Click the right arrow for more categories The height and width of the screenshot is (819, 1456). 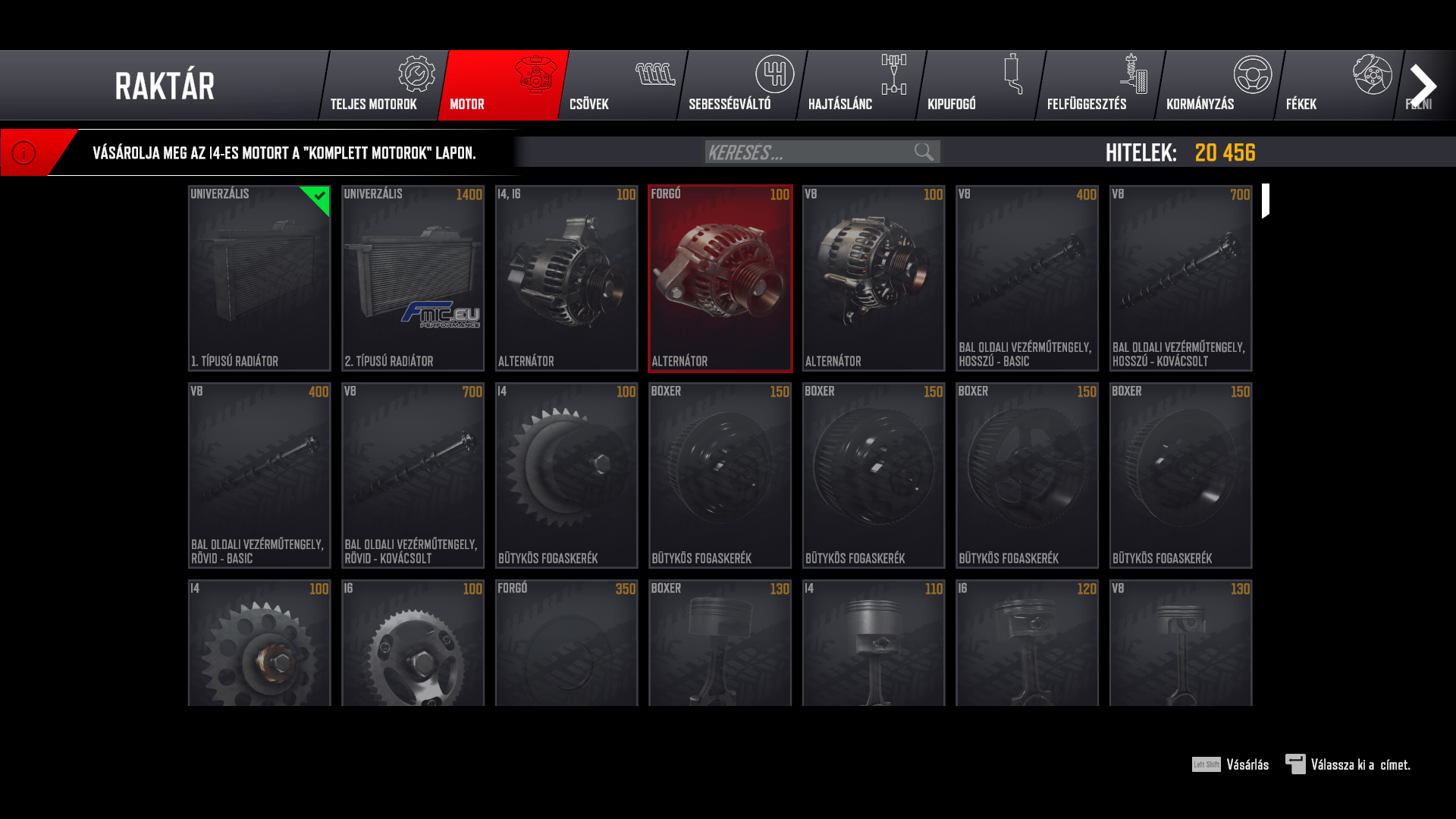[x=1423, y=86]
